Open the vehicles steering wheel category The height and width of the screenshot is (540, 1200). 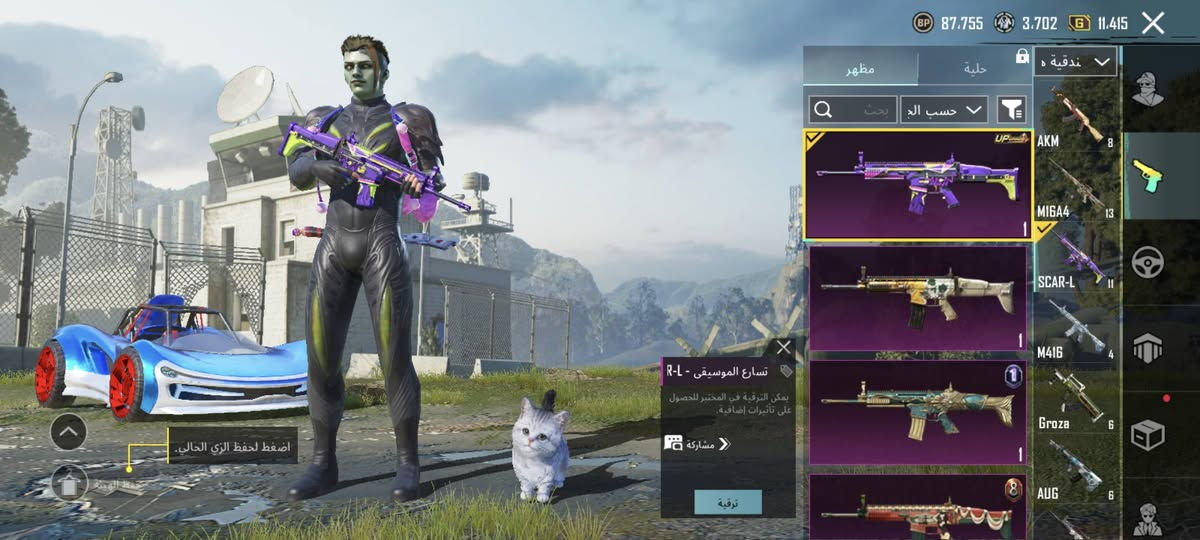click(x=1147, y=262)
